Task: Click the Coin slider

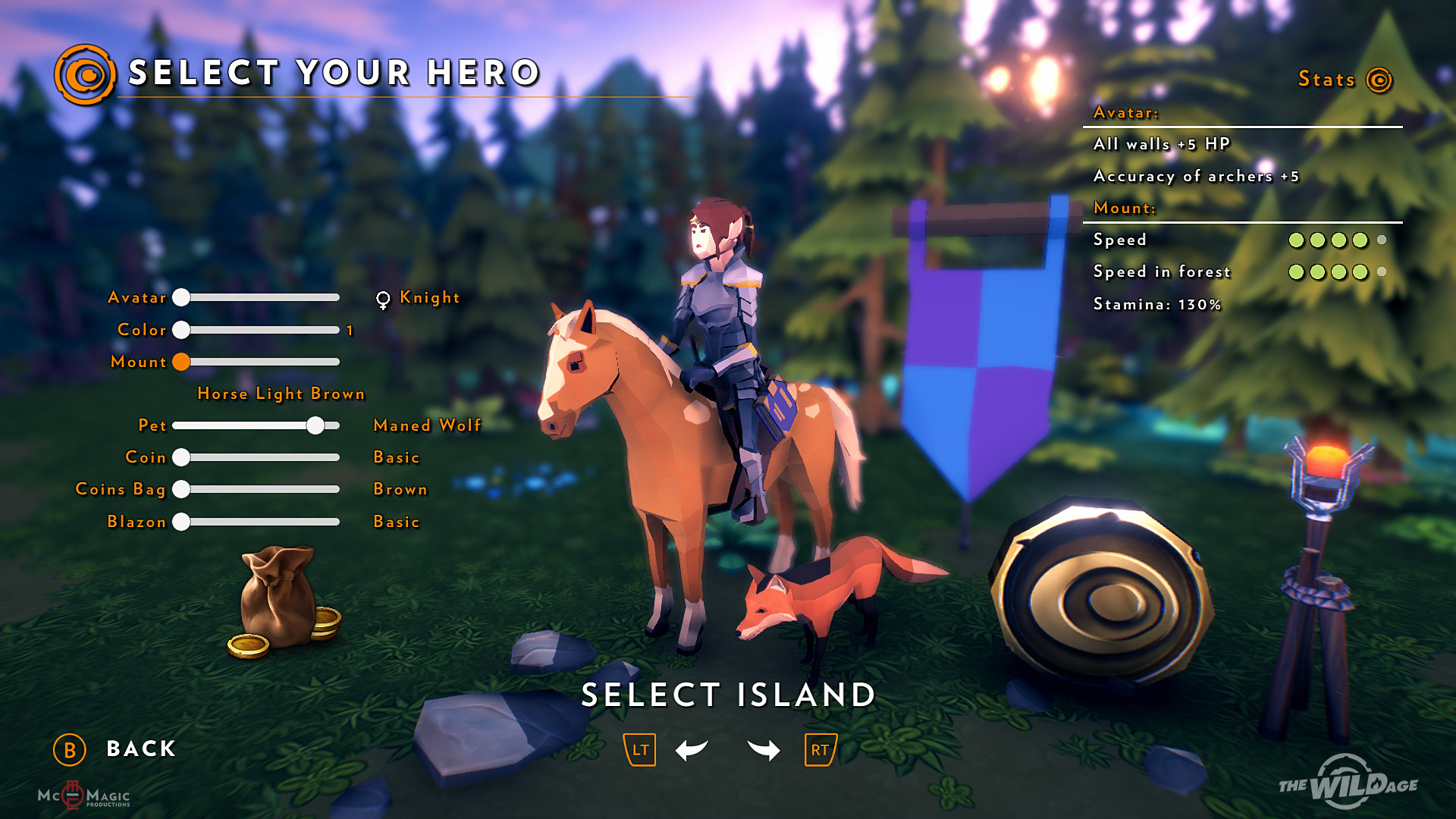Action: click(x=181, y=457)
